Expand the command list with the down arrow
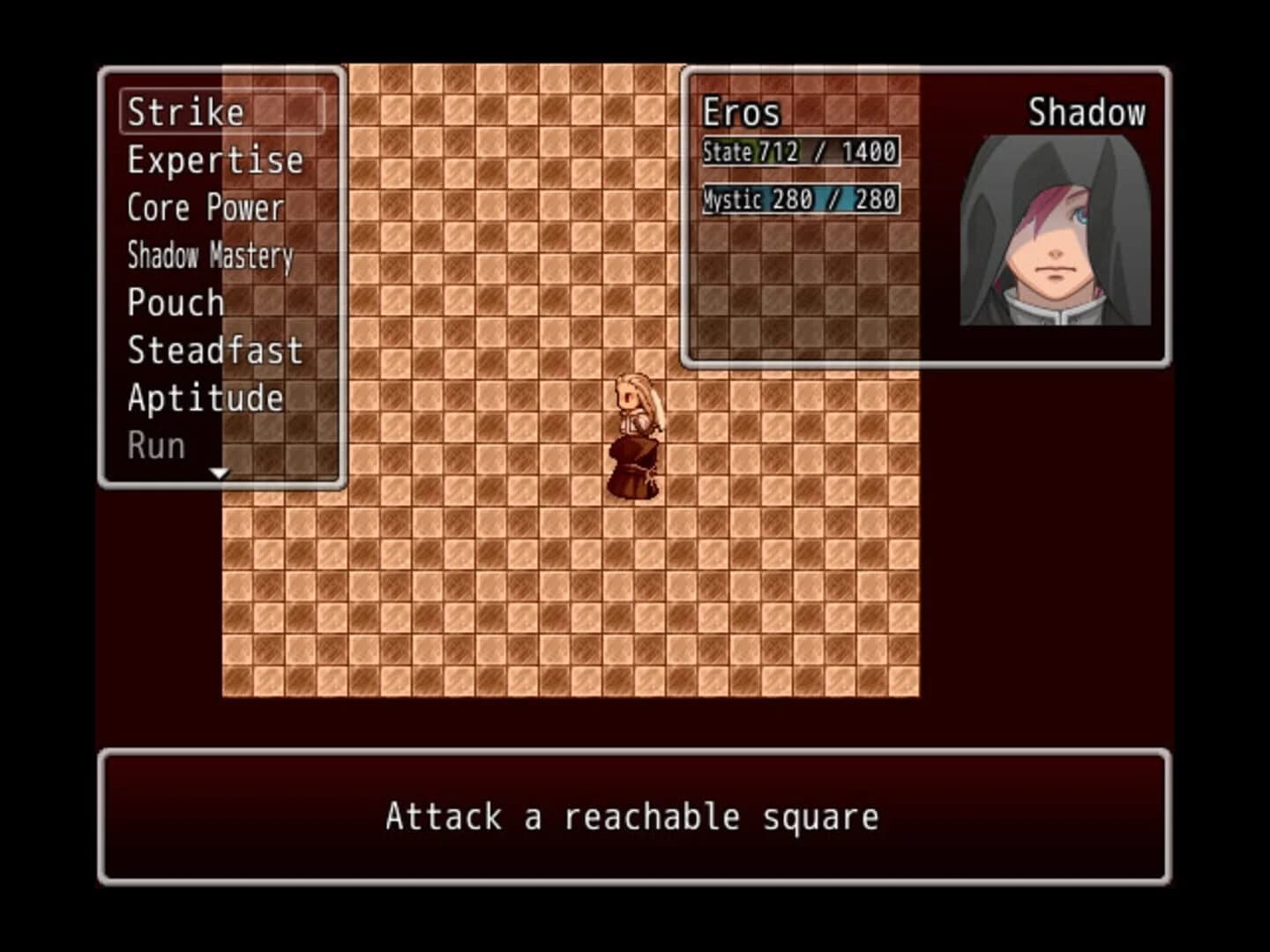1270x952 pixels. tap(217, 472)
